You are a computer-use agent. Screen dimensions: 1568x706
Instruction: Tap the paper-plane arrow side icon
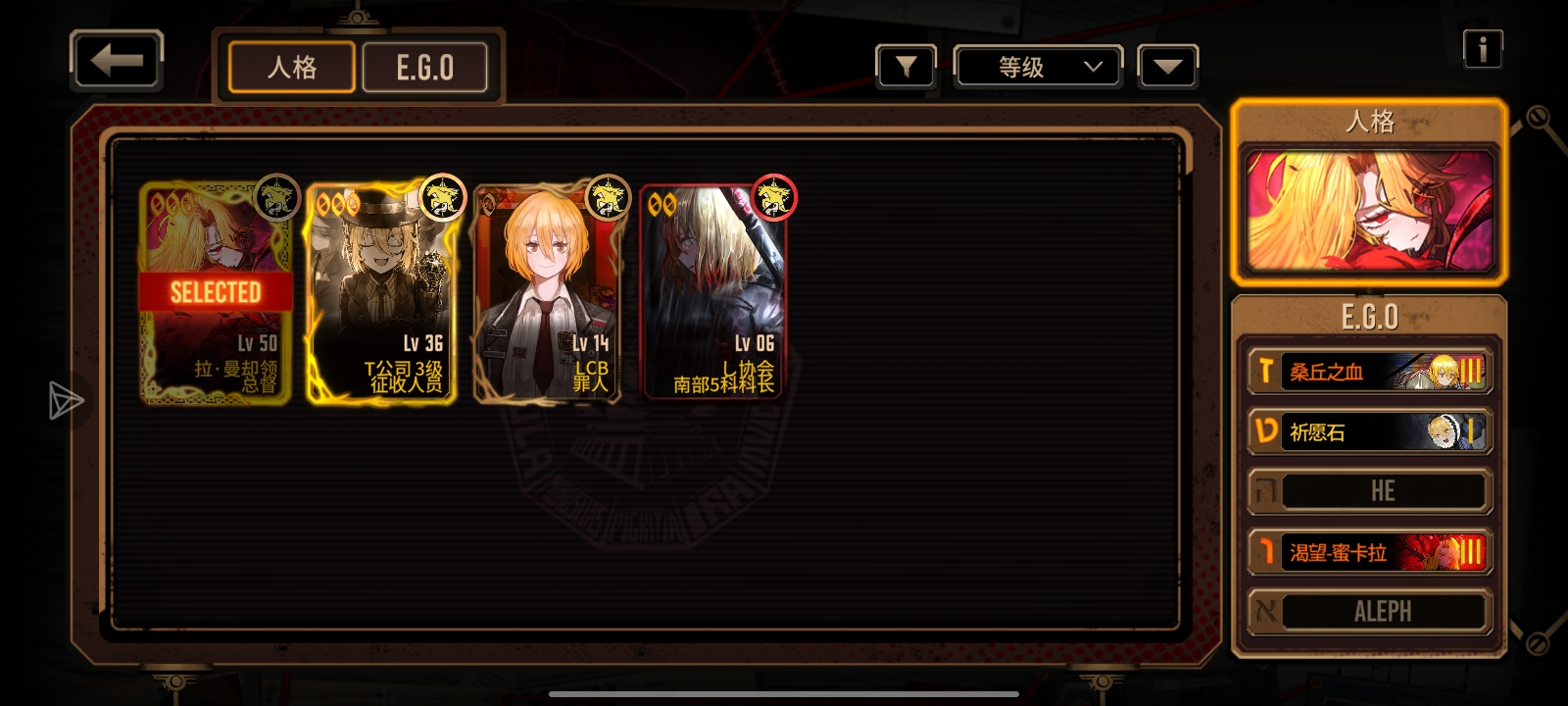[65, 400]
